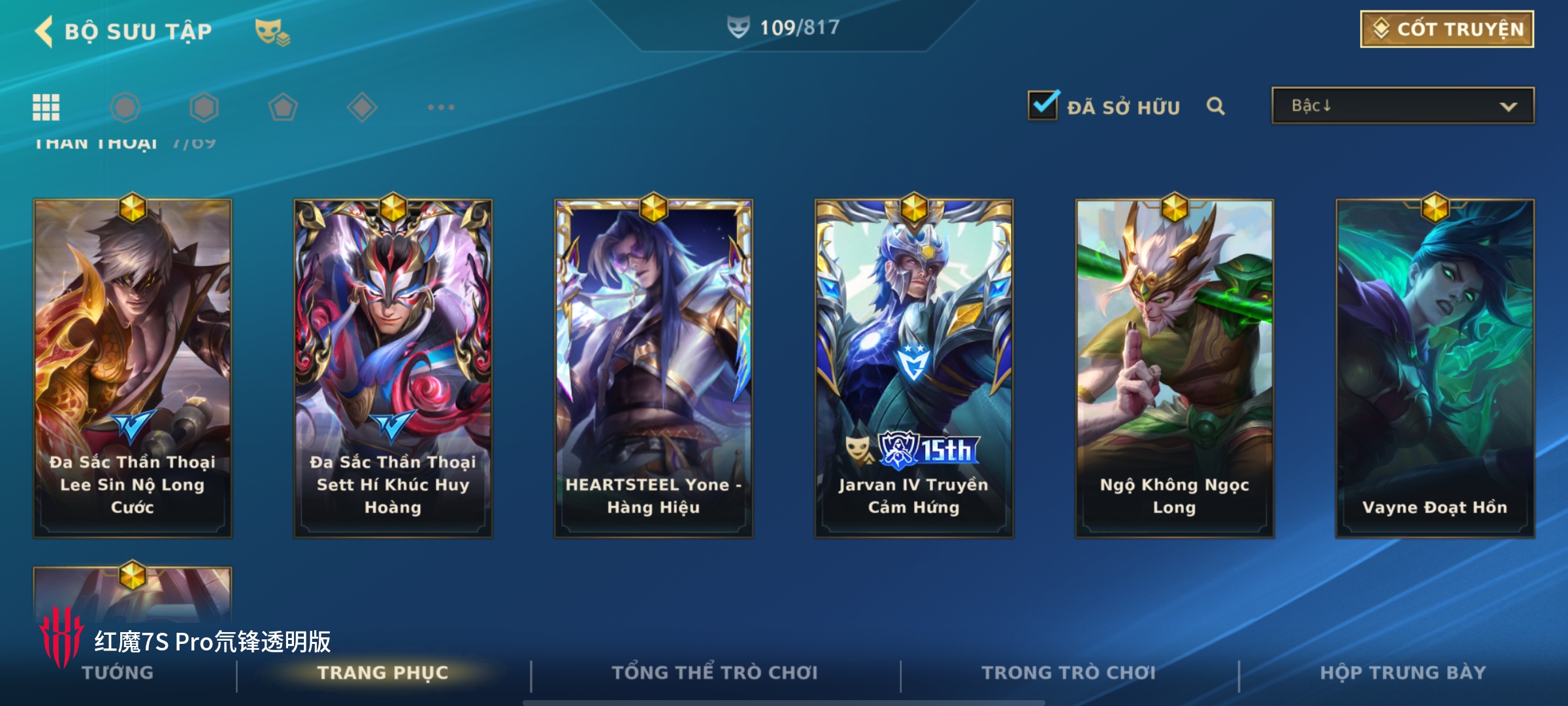Choose the Vayne Đoạt Hồn skin

pyautogui.click(x=1435, y=368)
